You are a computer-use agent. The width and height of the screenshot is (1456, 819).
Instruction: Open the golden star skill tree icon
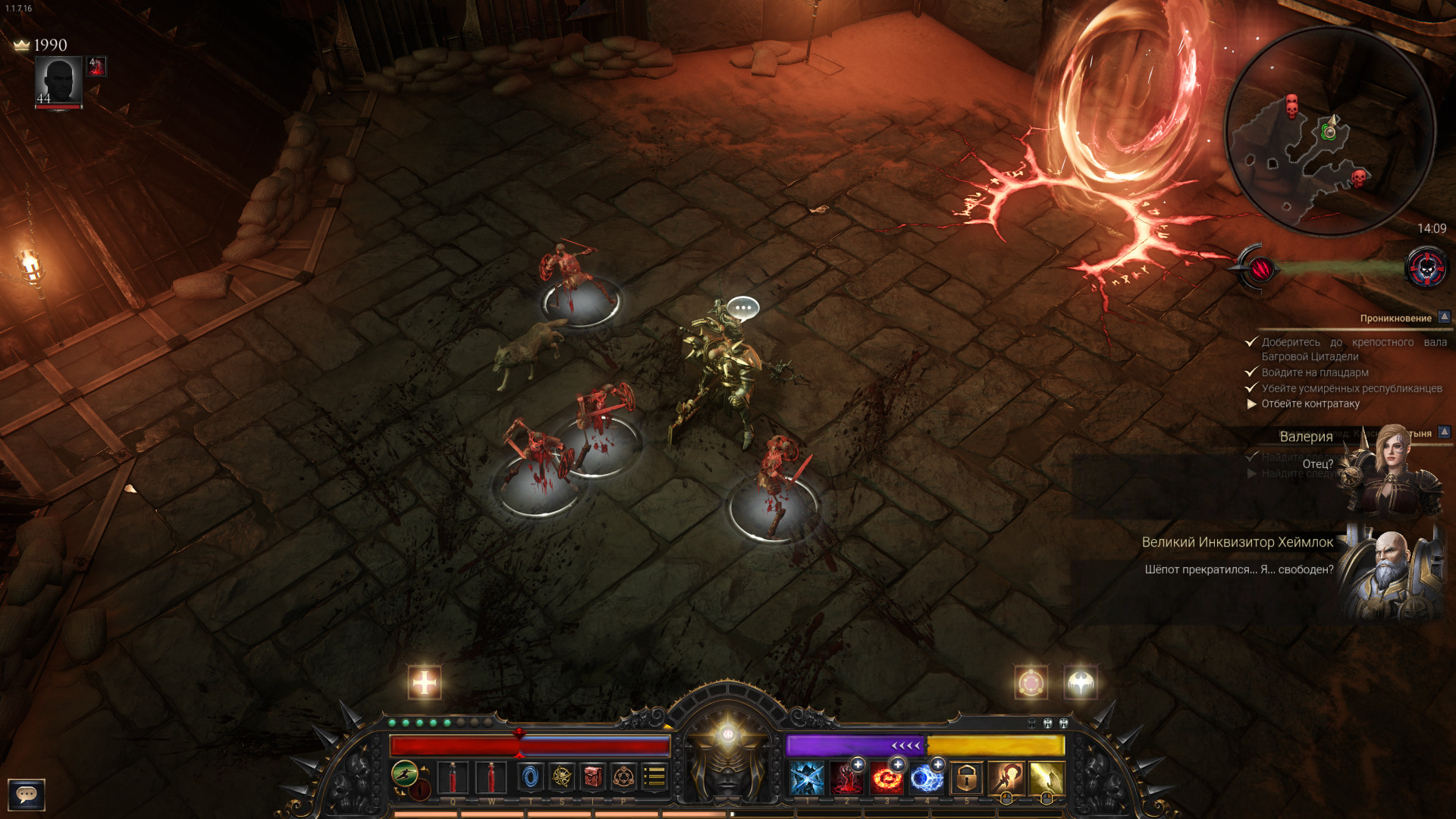click(562, 777)
